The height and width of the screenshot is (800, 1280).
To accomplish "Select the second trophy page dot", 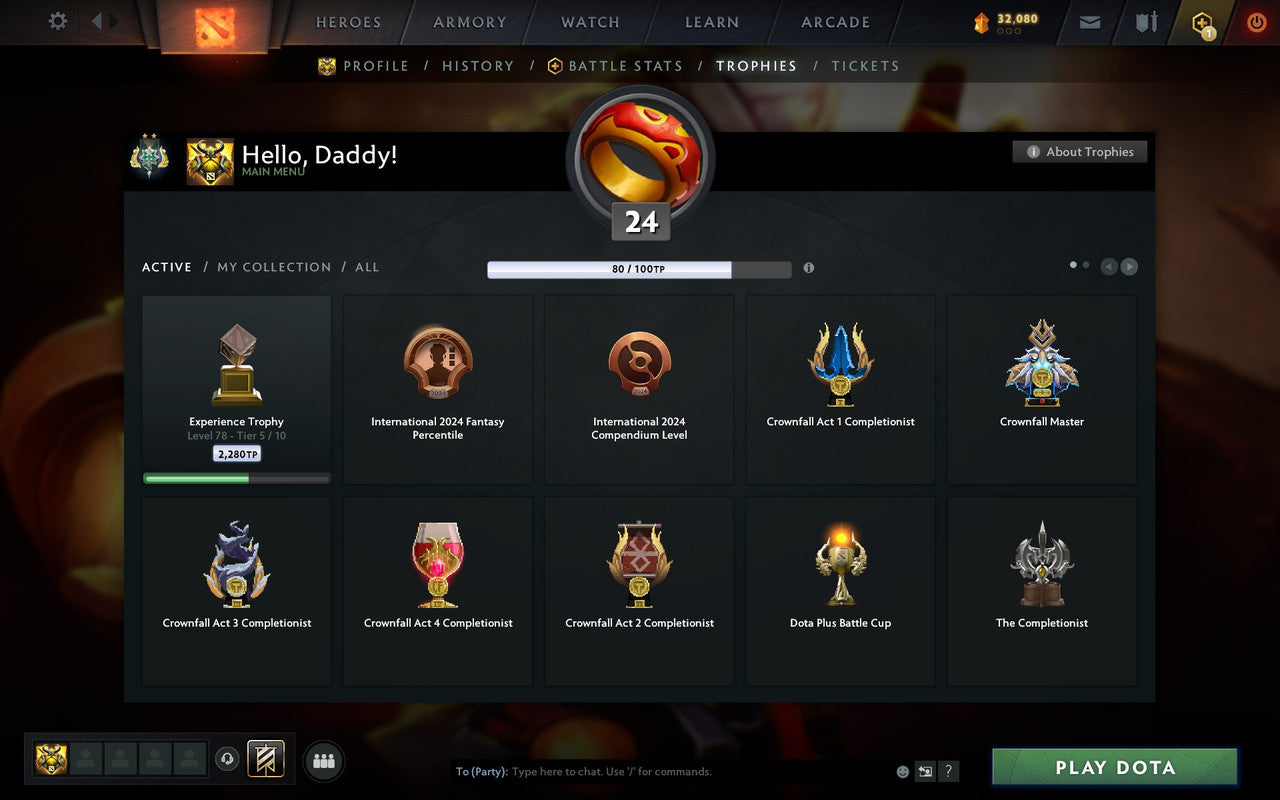I will point(1086,264).
